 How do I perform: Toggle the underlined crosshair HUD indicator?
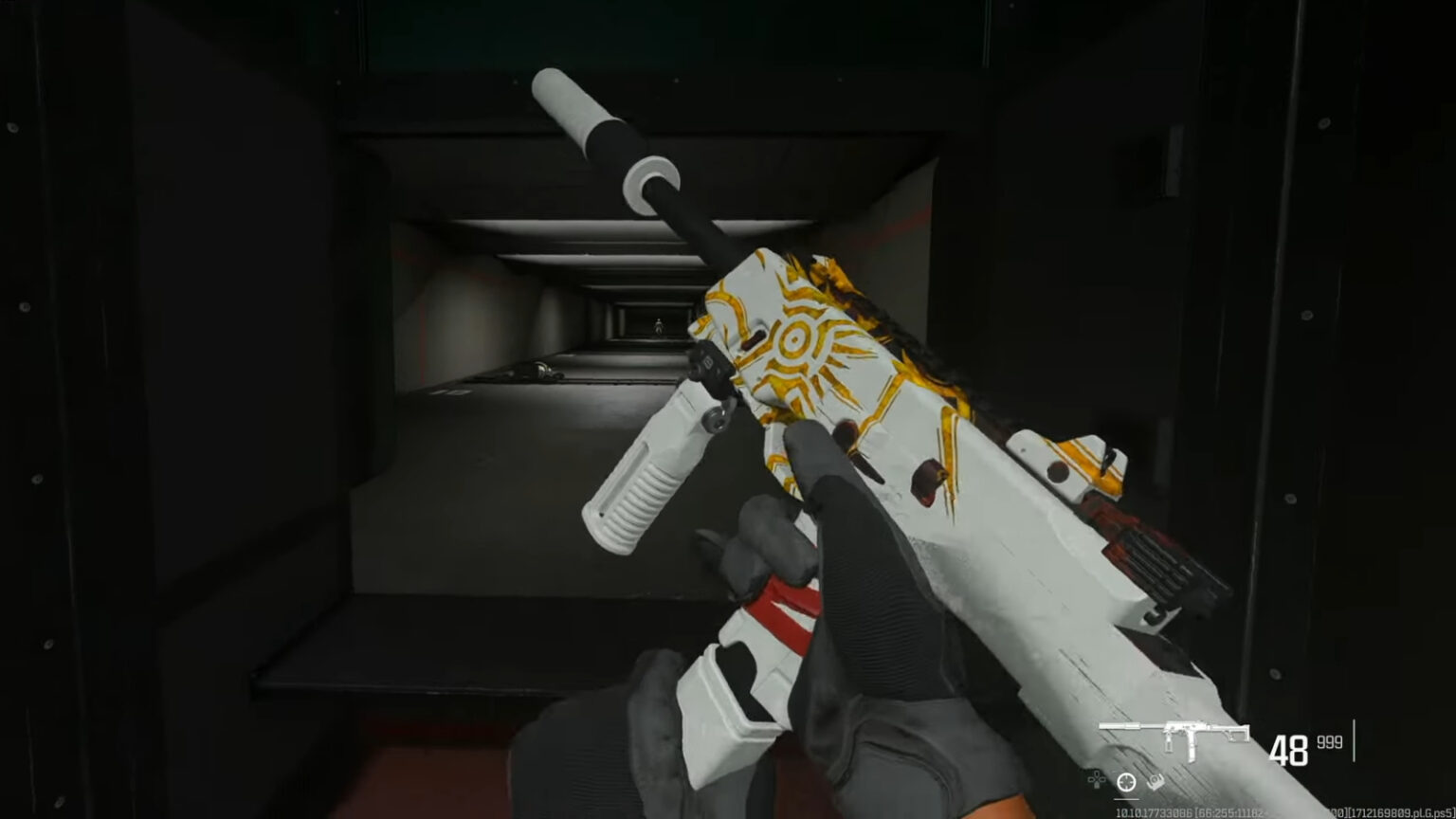click(1126, 798)
